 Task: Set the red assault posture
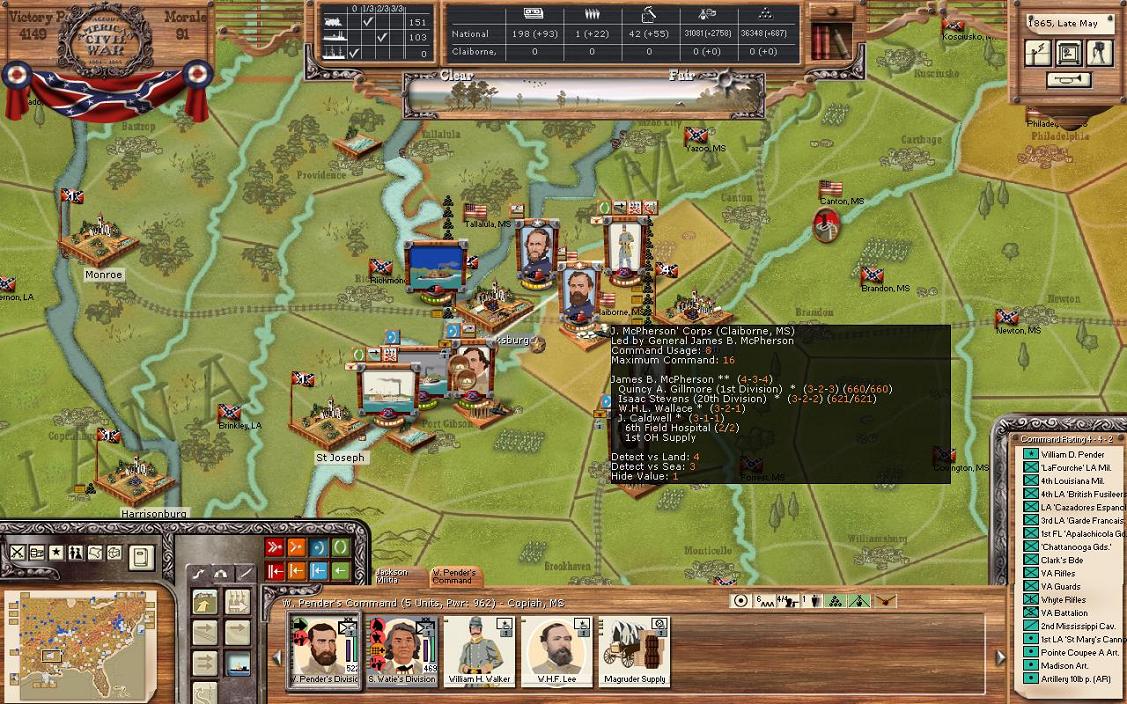tap(274, 547)
